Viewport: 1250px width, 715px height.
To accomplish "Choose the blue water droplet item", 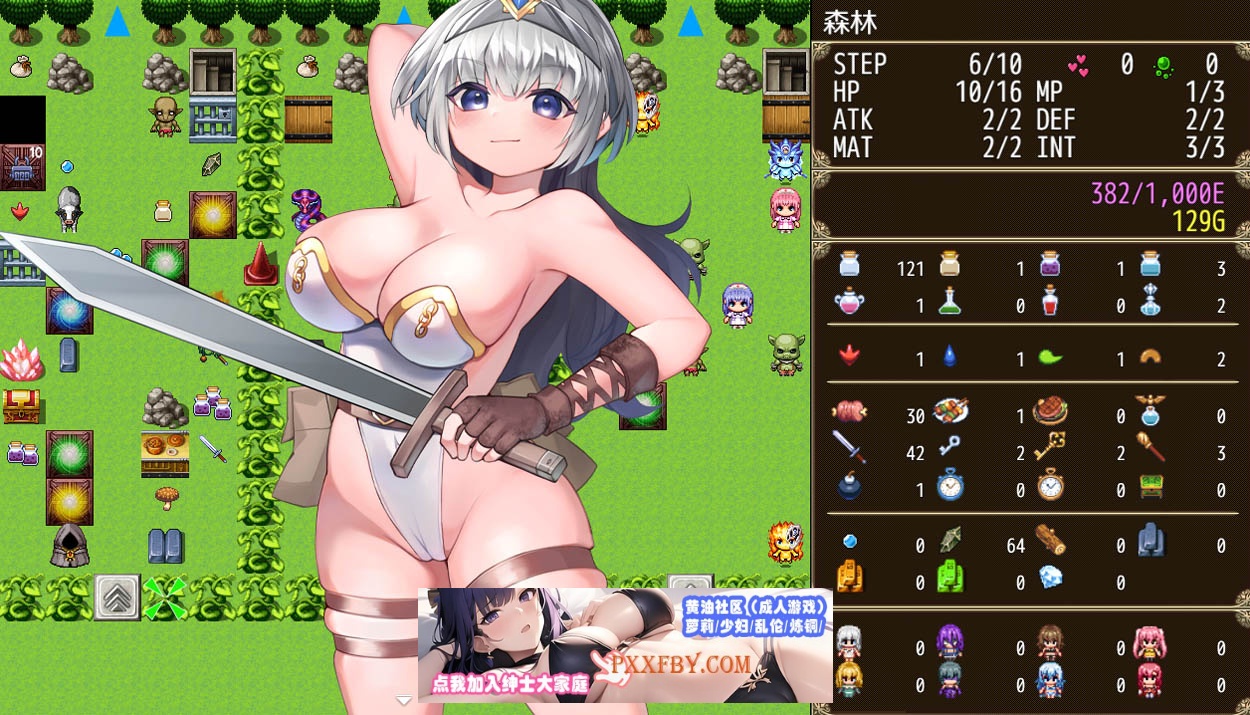I will 949,355.
